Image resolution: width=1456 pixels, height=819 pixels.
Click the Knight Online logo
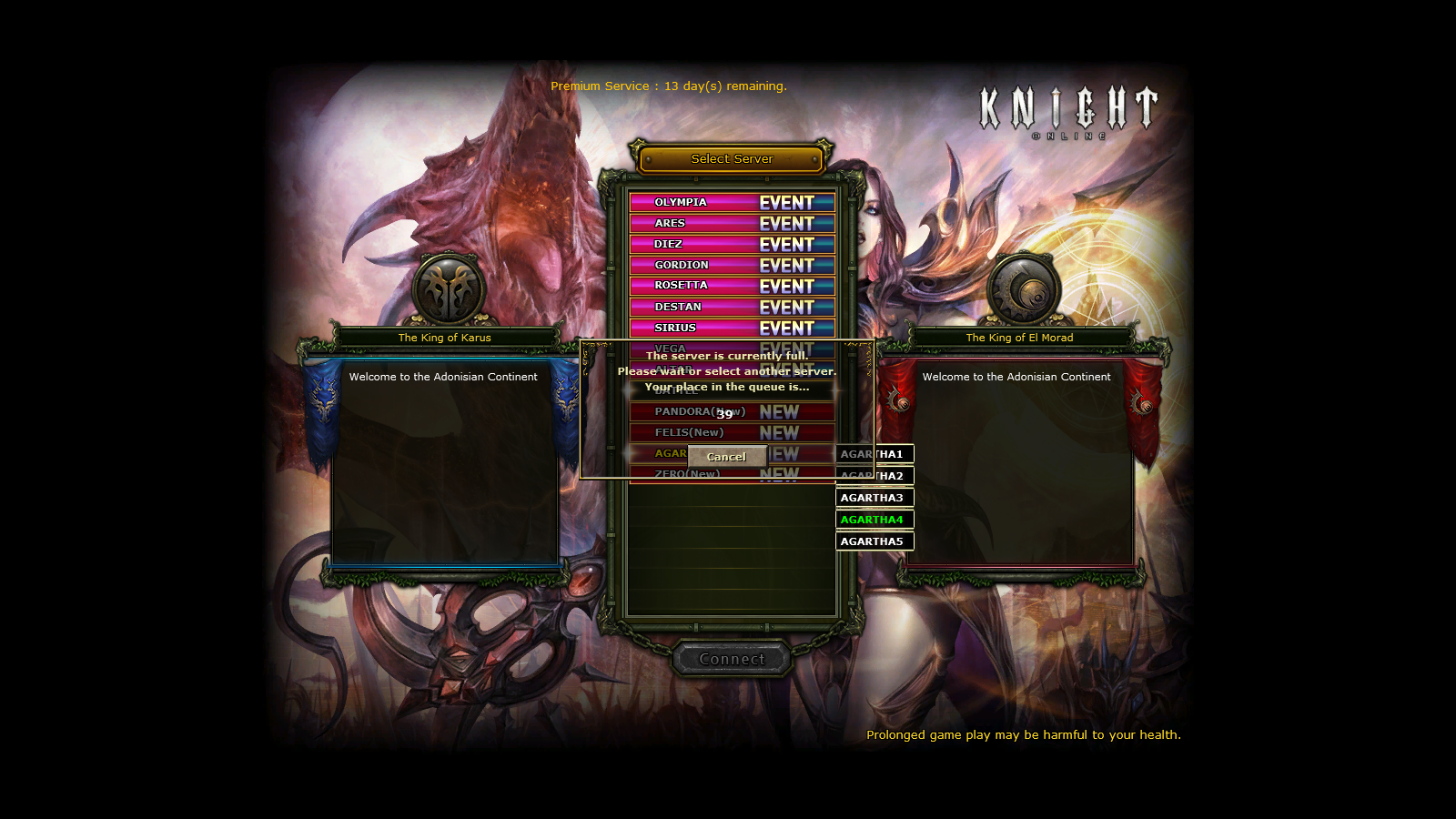[1068, 109]
